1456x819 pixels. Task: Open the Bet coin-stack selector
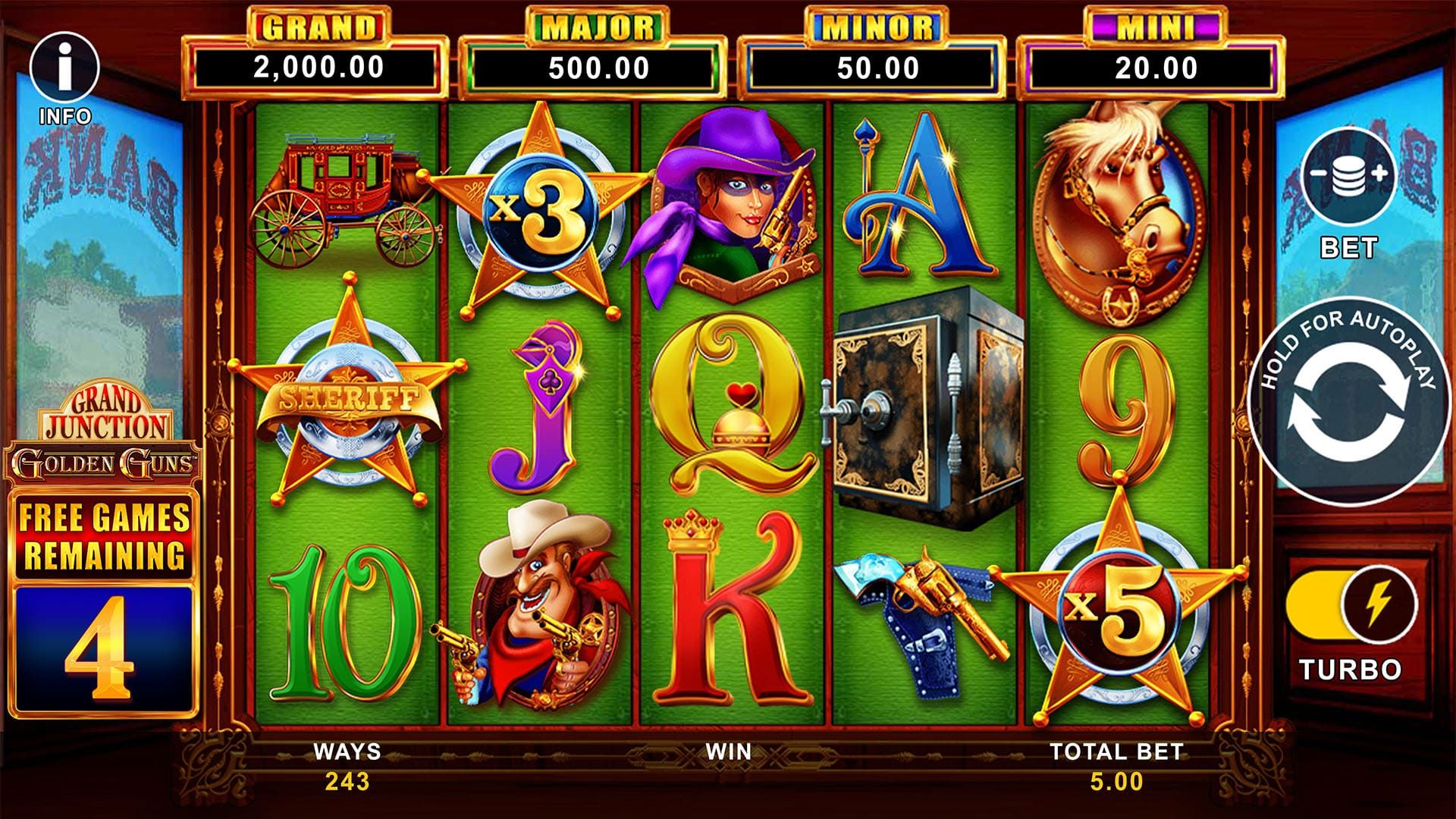[1348, 175]
